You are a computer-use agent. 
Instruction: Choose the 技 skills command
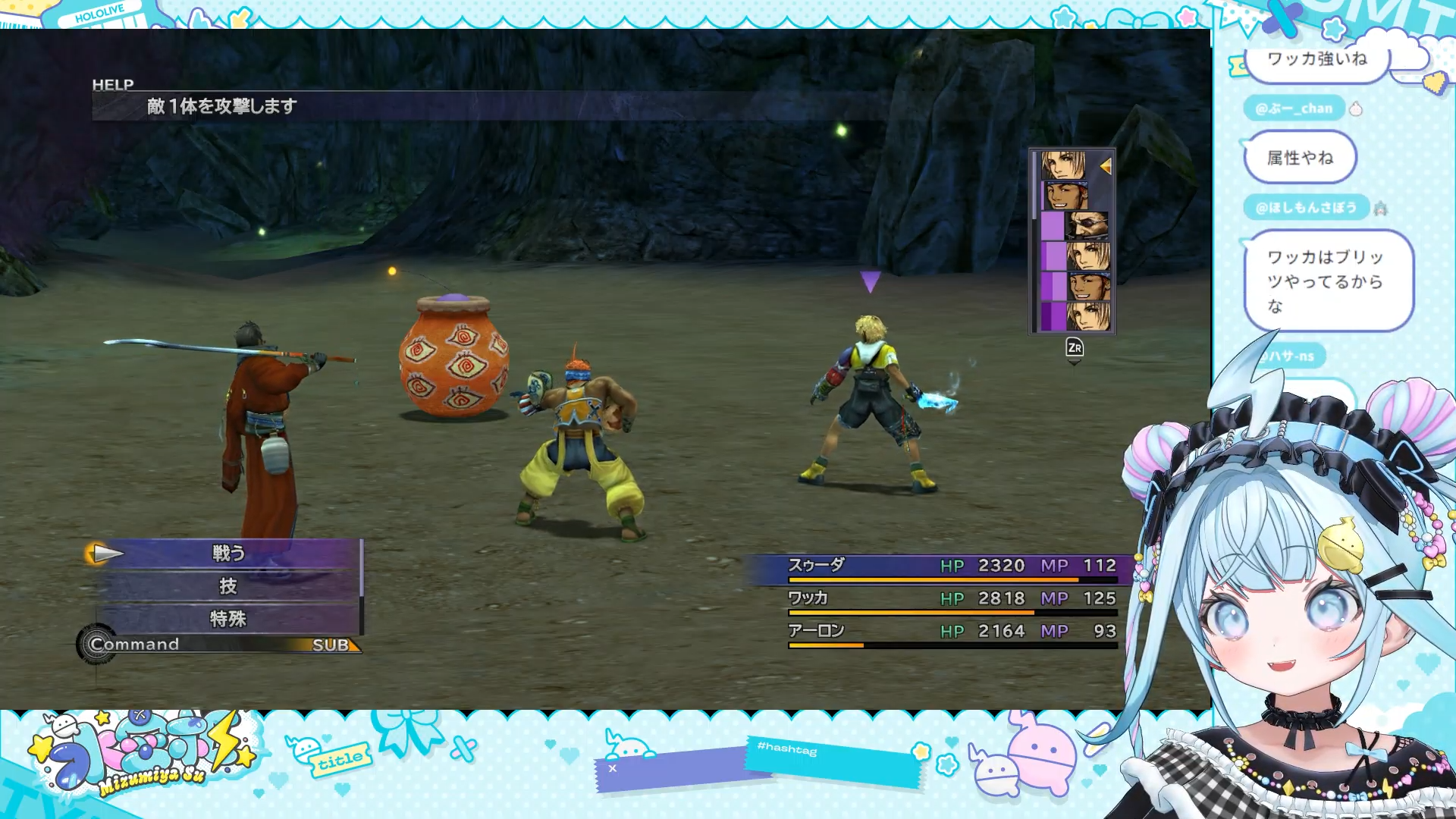228,586
